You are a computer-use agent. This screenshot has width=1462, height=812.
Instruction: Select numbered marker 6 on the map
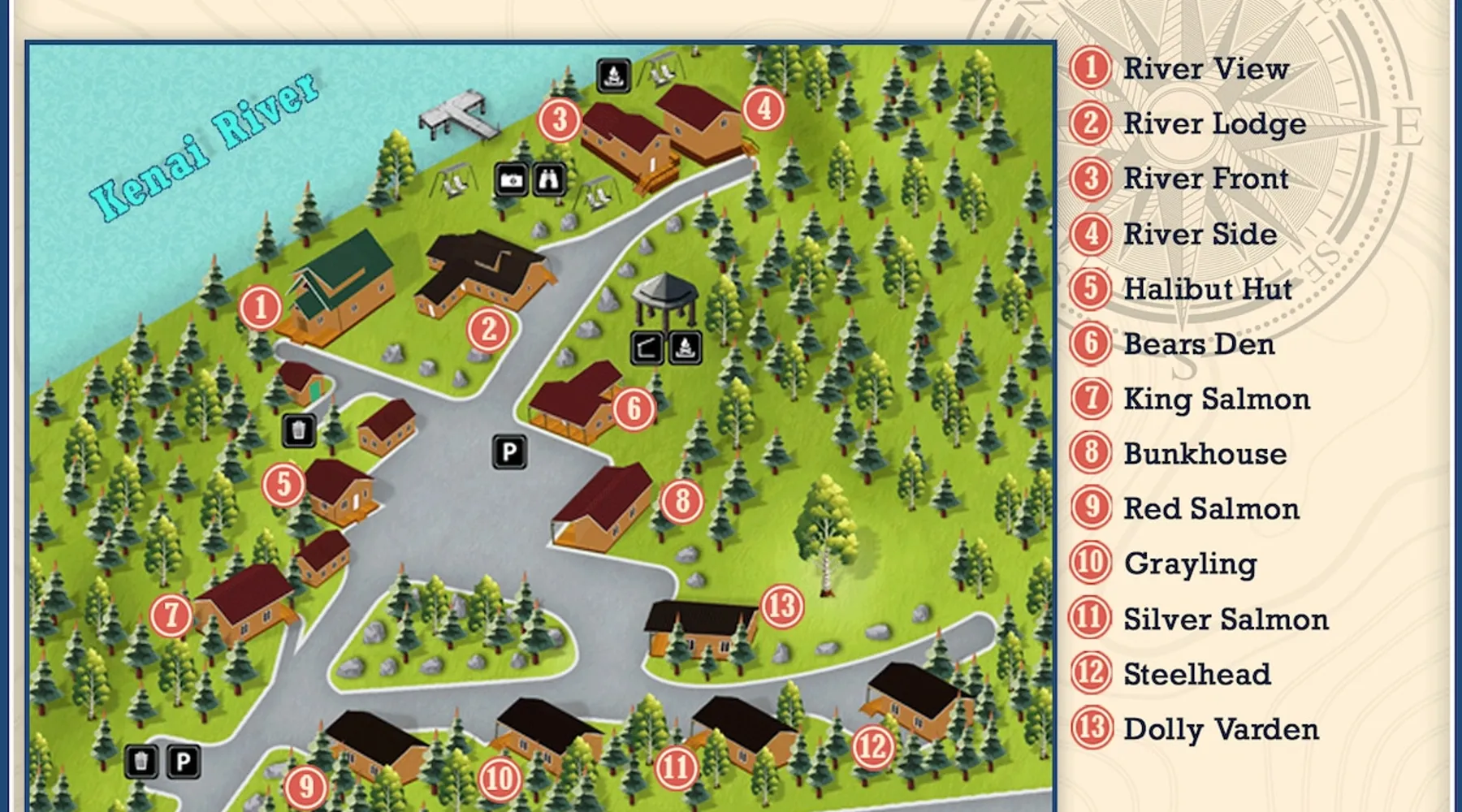pyautogui.click(x=634, y=408)
